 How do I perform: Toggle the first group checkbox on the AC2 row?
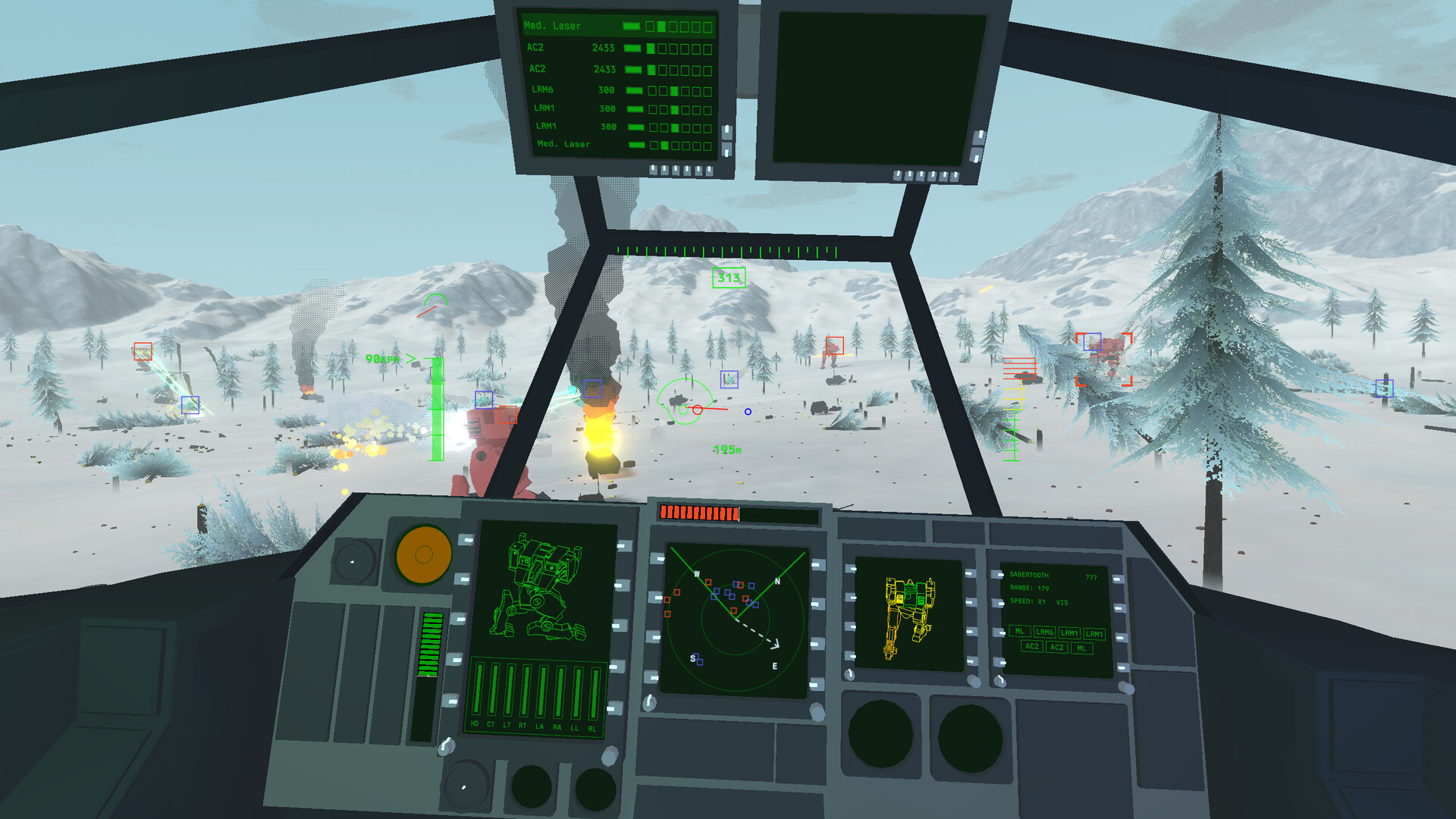point(651,48)
